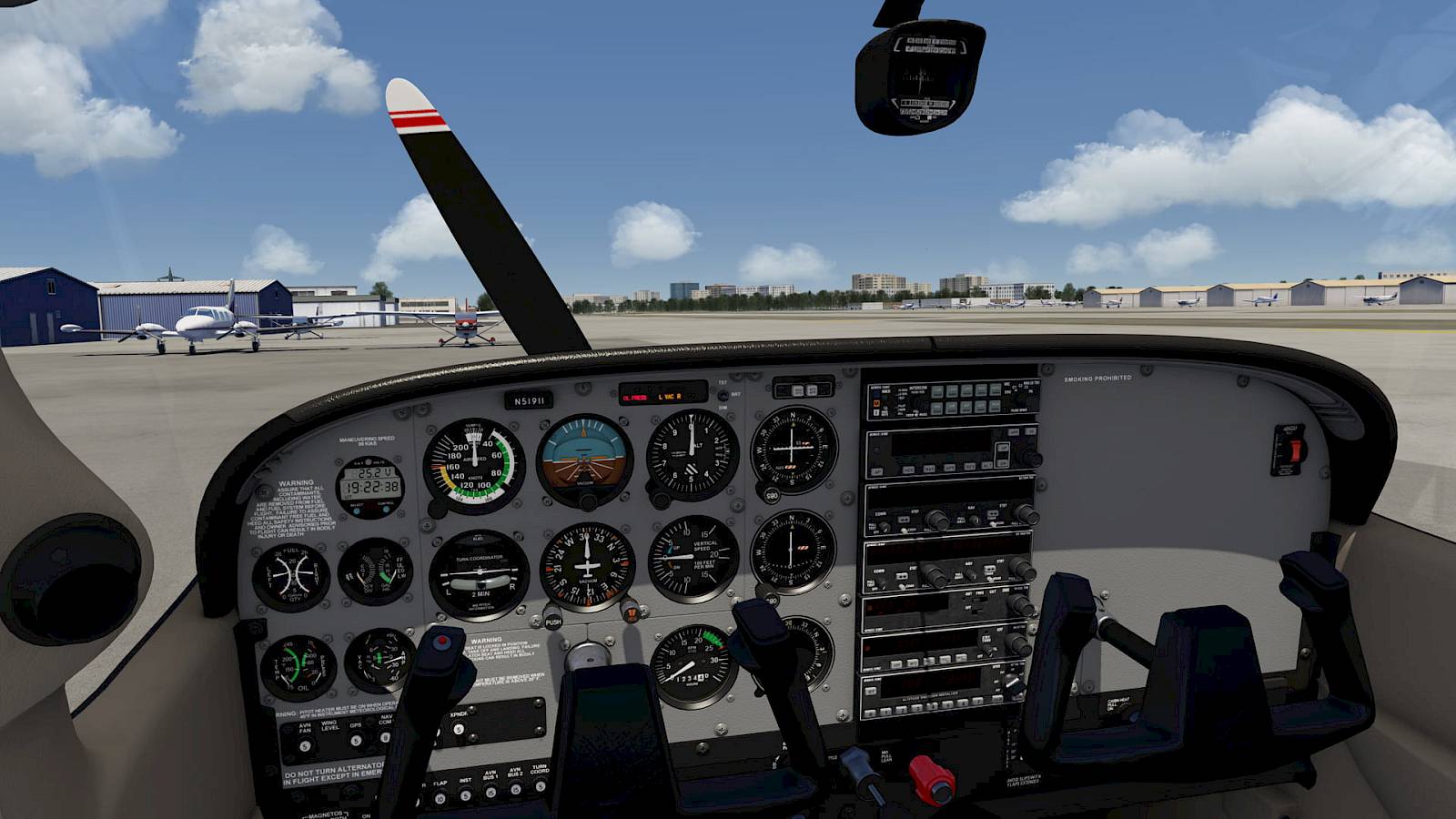Toggle the FLAP circuit breaker
Image resolution: width=1456 pixels, height=819 pixels.
click(440, 799)
